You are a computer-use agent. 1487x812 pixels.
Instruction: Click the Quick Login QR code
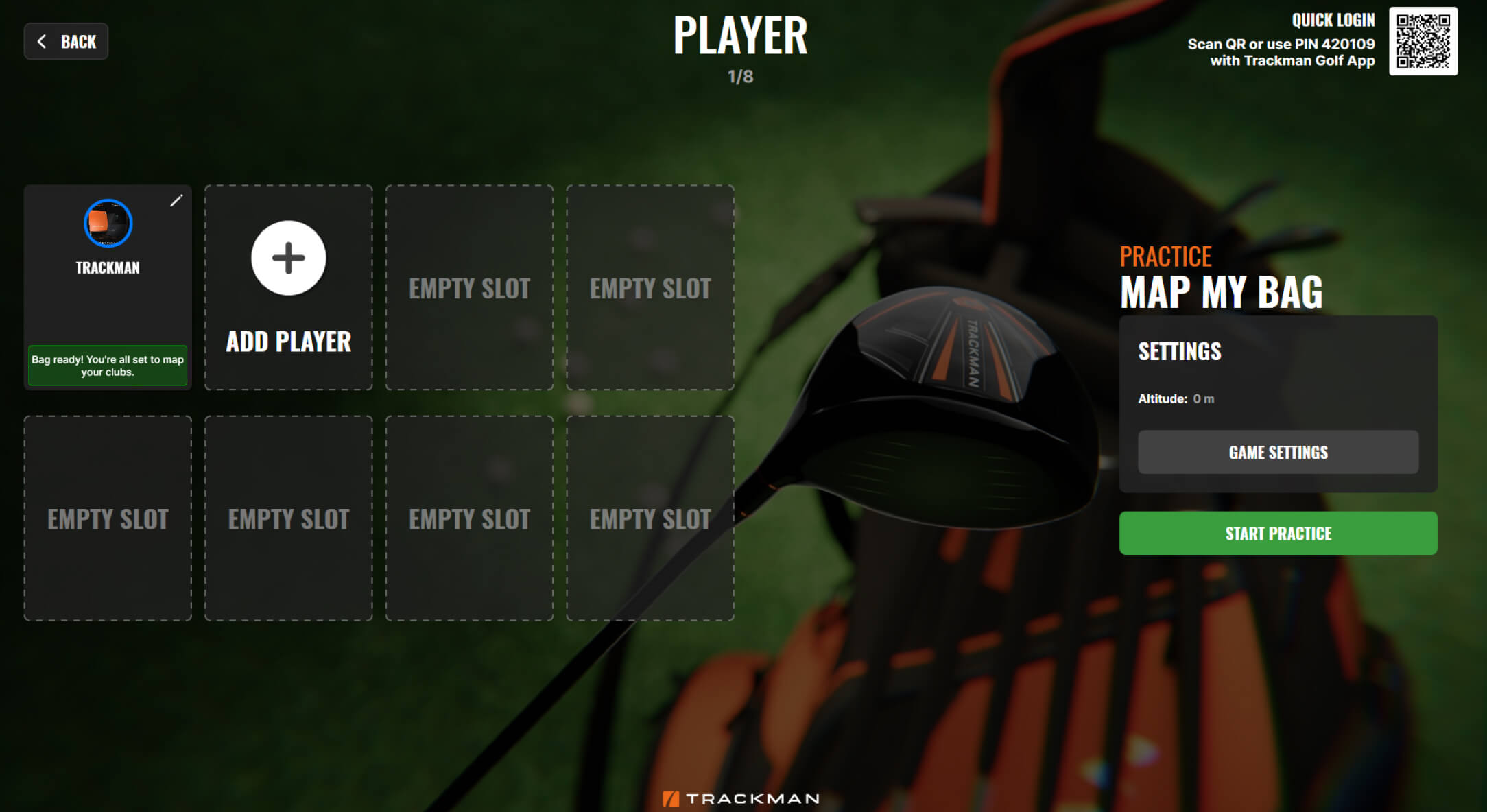1423,41
